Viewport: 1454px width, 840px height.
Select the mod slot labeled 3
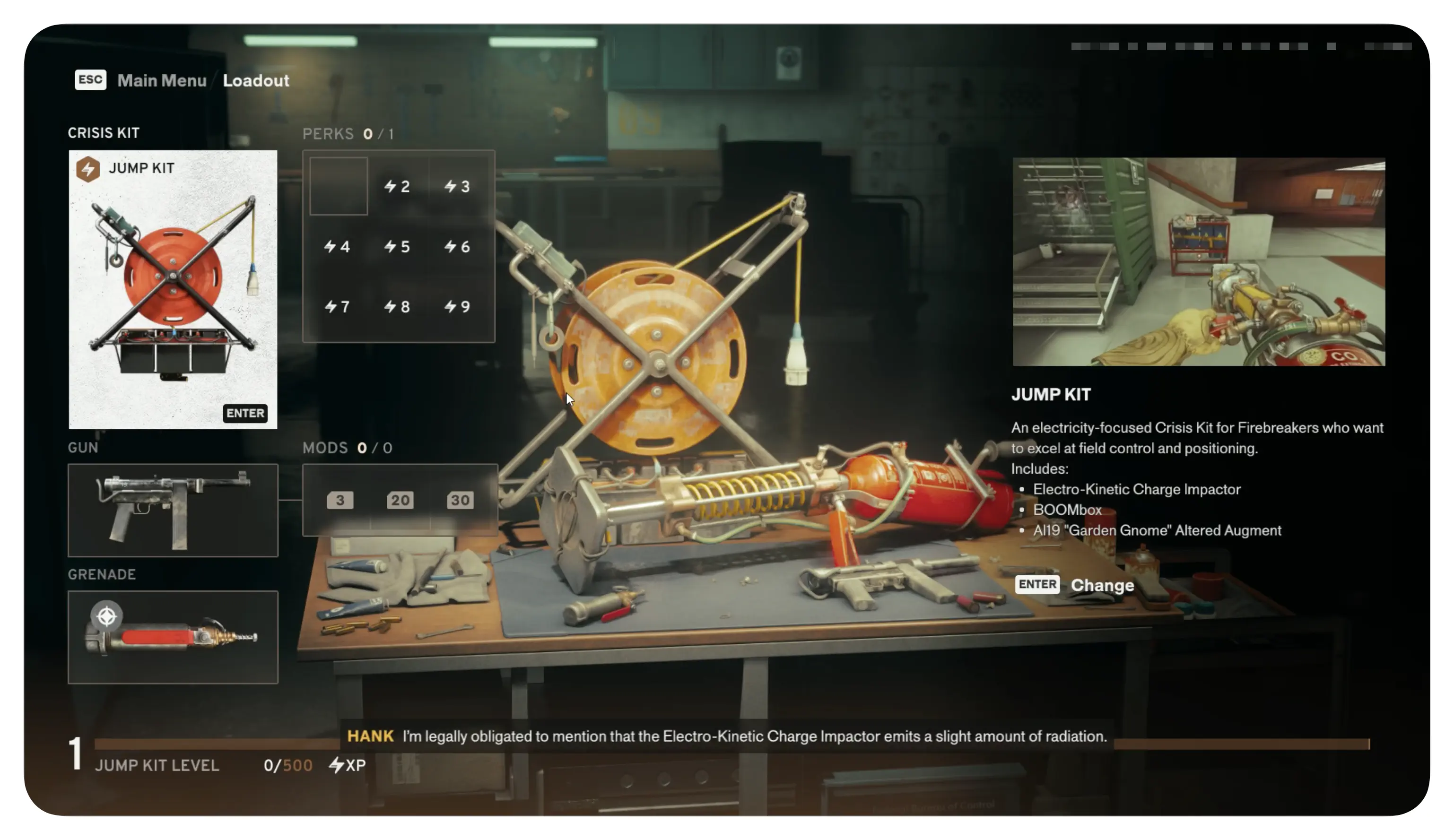340,500
